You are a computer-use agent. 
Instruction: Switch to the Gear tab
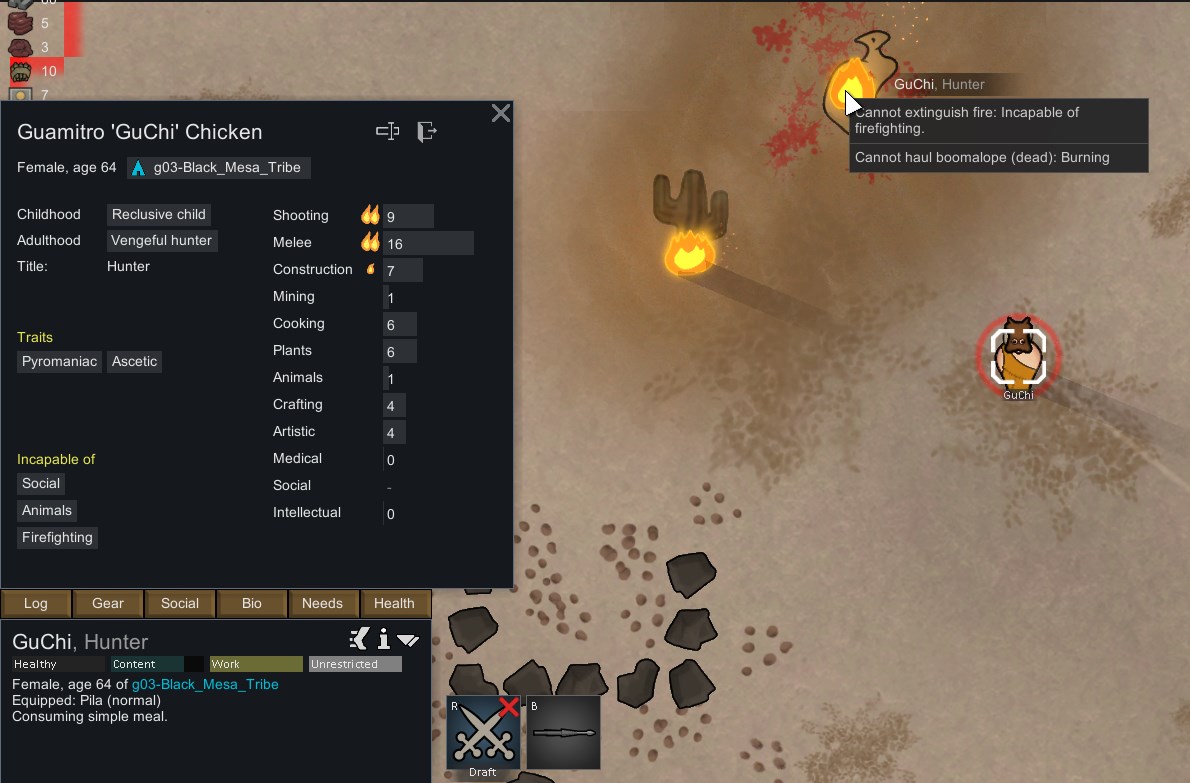(x=108, y=604)
